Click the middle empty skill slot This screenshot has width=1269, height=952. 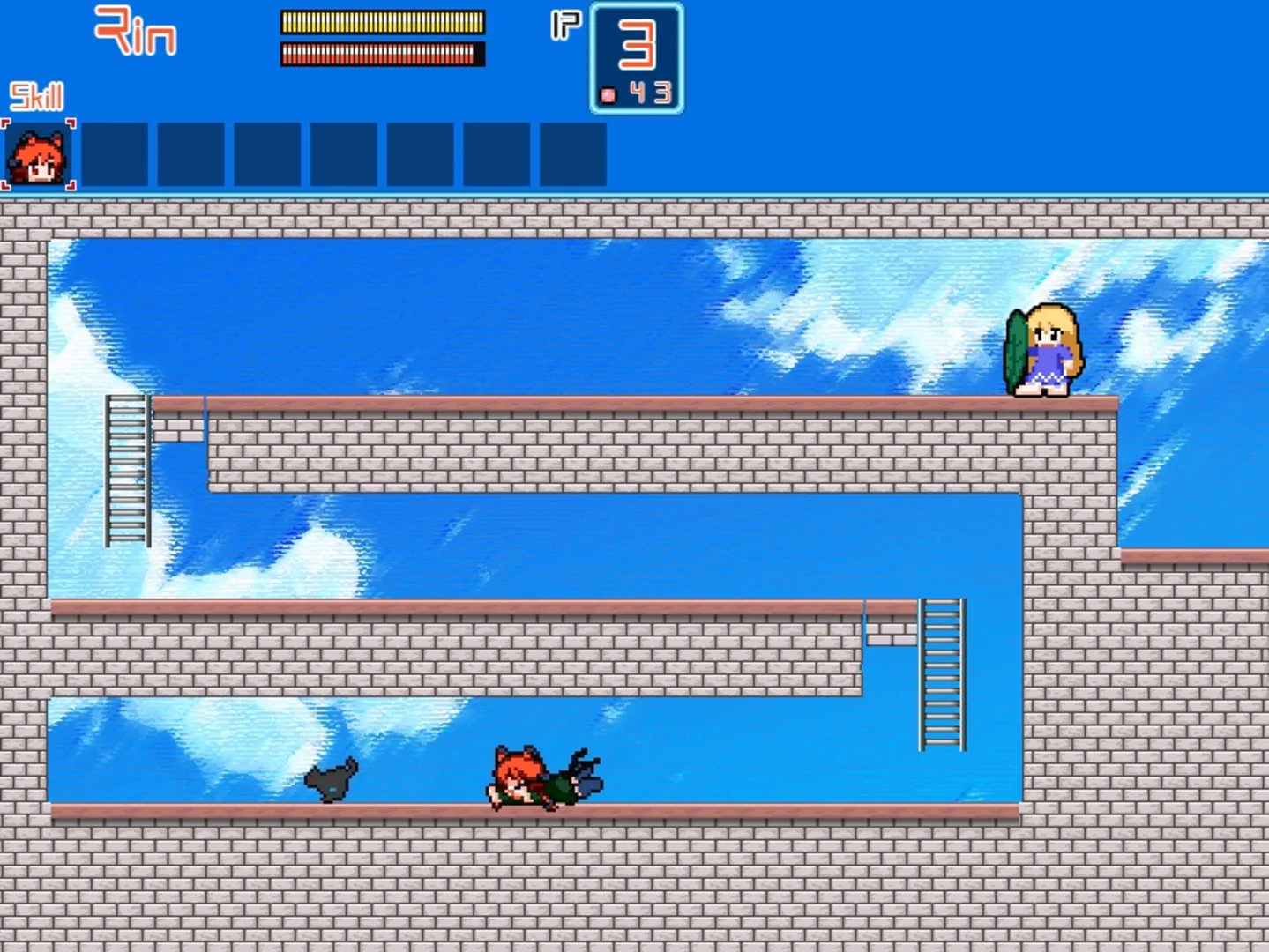pyautogui.click(x=344, y=155)
